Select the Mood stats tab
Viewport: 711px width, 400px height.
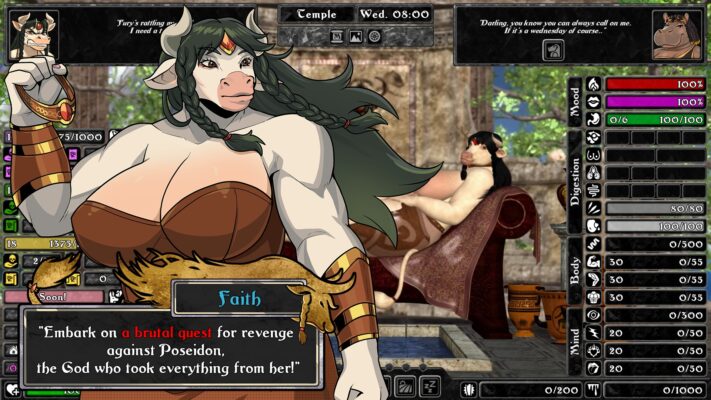[575, 101]
